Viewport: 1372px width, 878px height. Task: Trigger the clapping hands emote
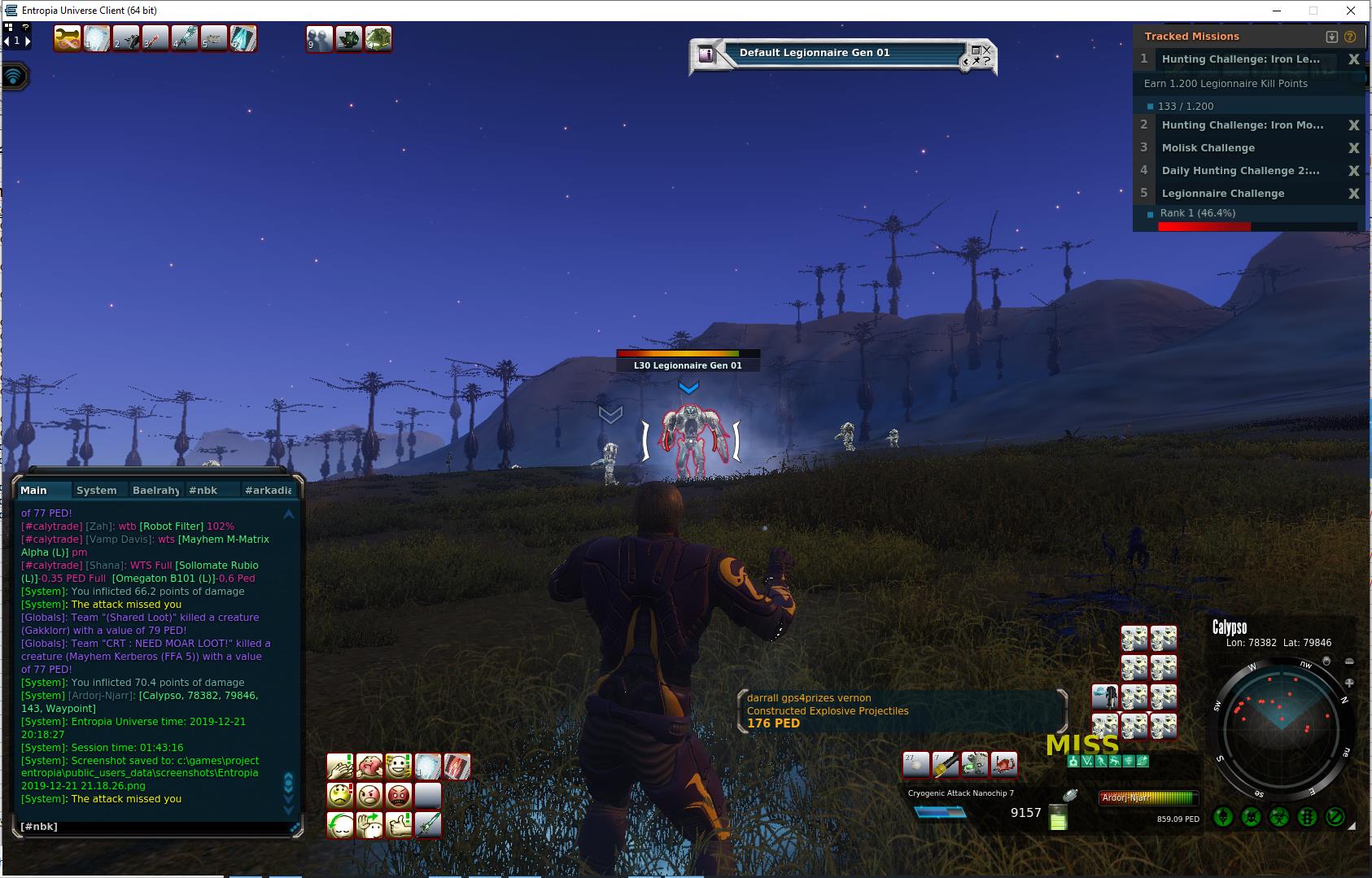click(x=340, y=767)
